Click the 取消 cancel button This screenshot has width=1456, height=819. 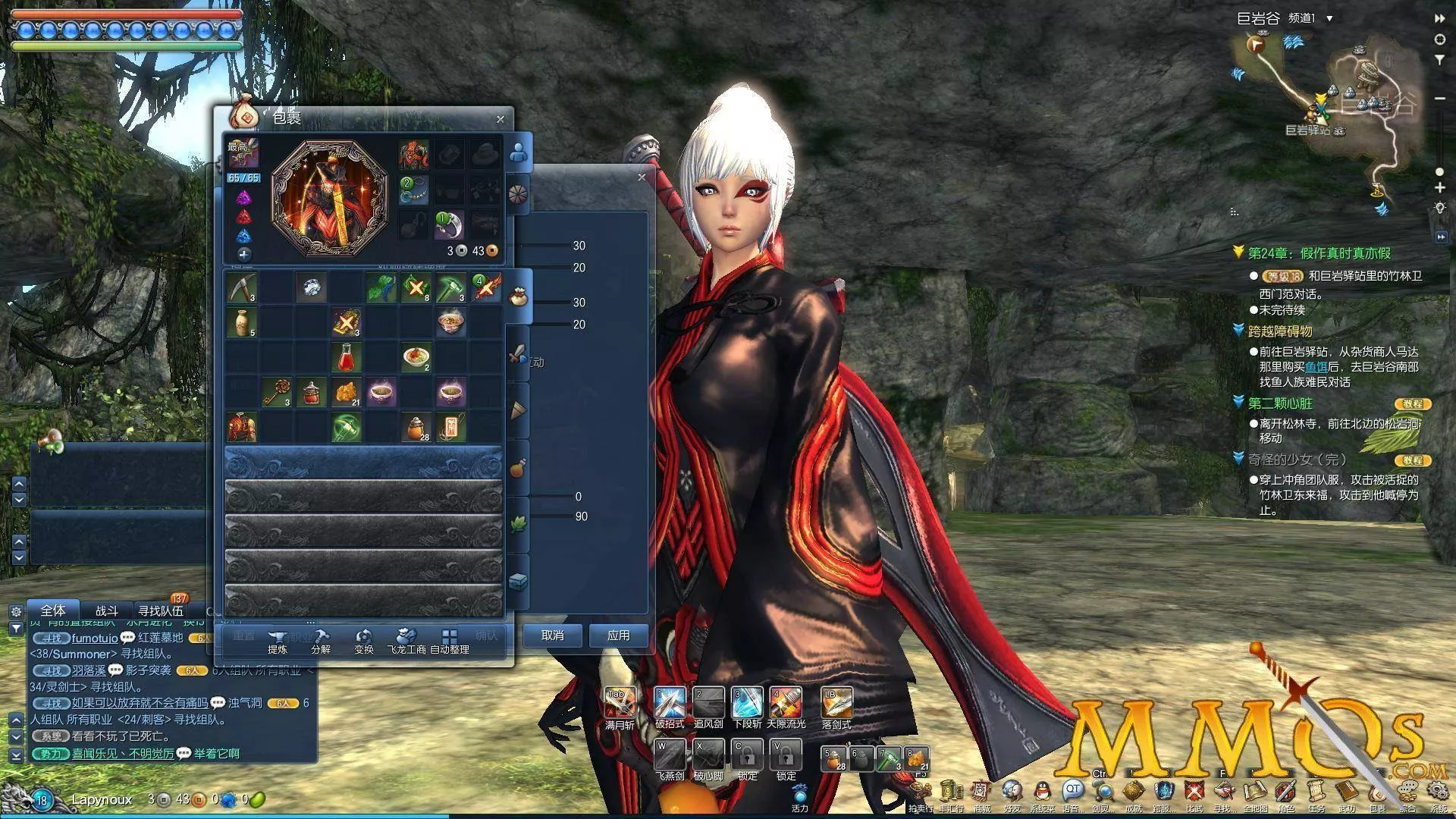point(552,635)
